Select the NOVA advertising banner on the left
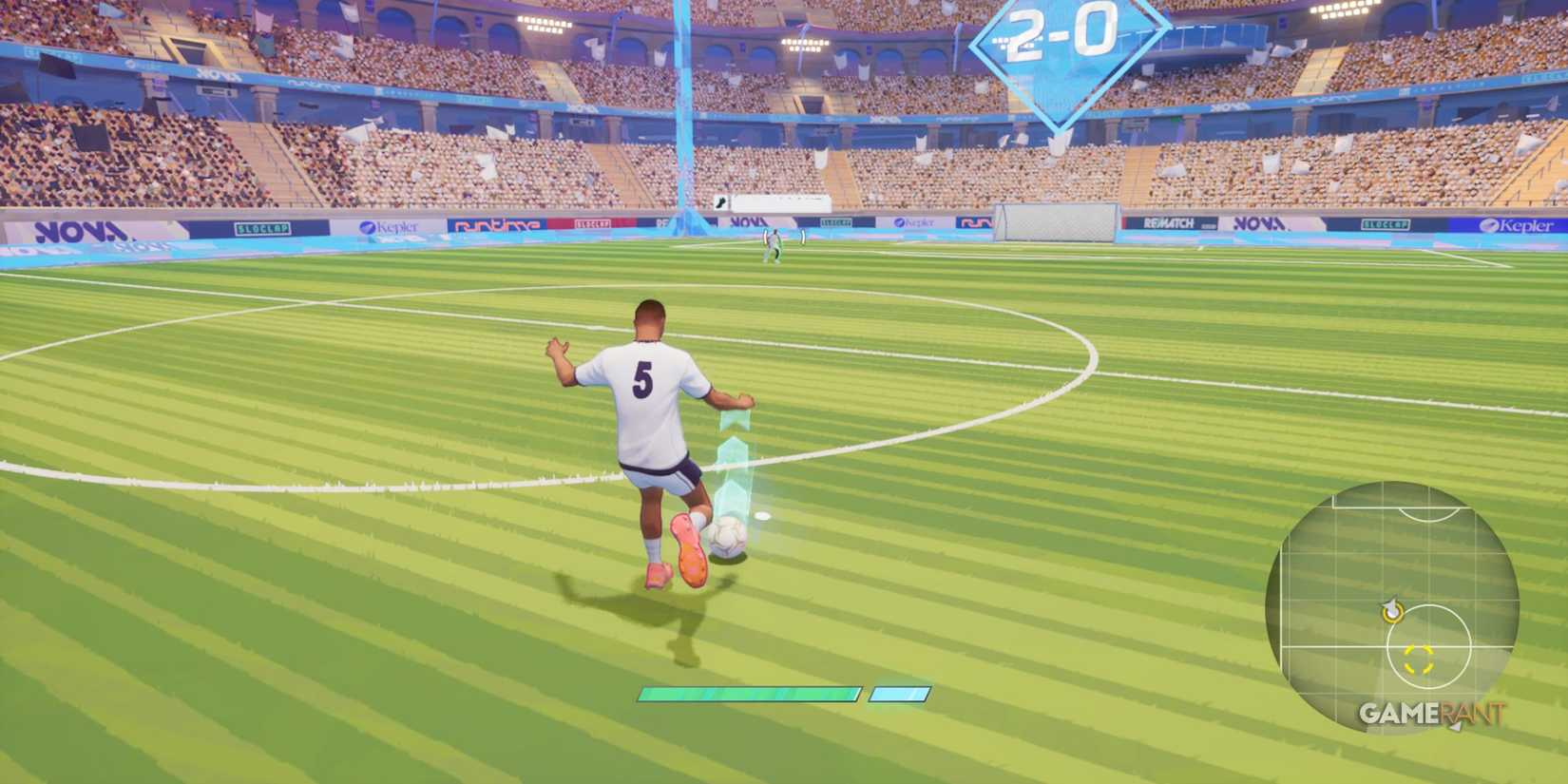1568x784 pixels. [x=81, y=228]
